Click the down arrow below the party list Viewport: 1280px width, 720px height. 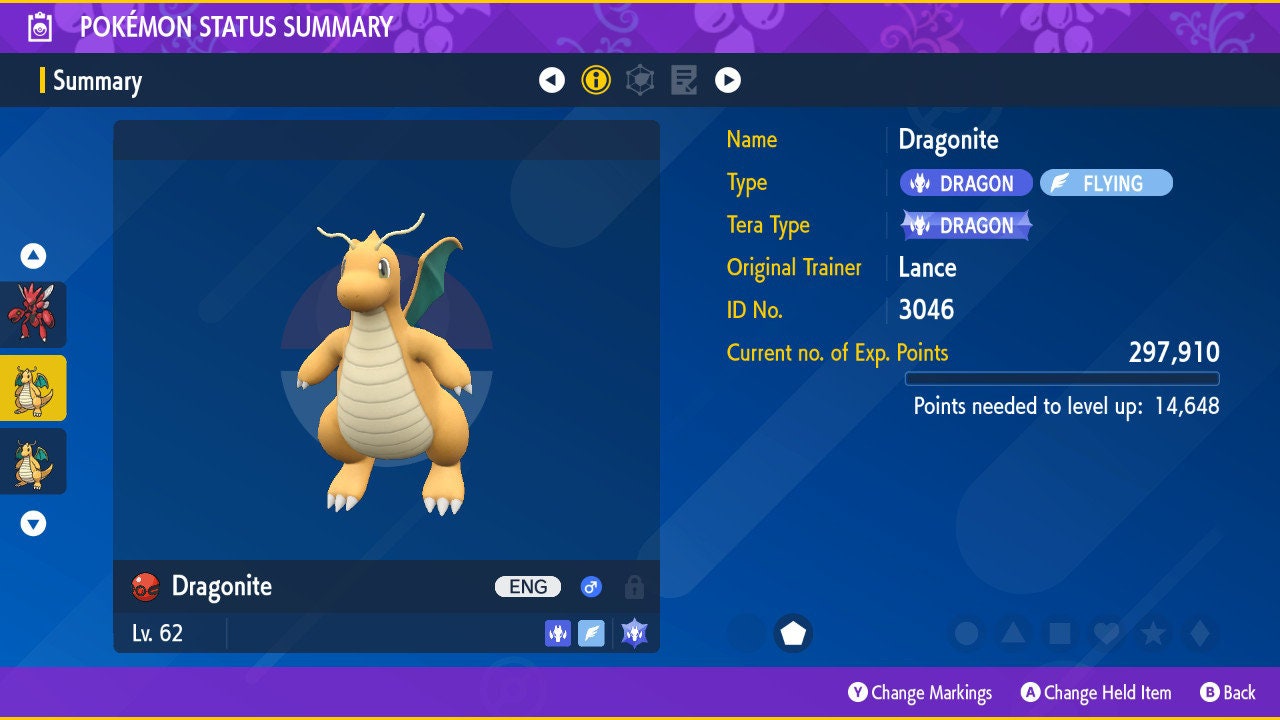(33, 523)
